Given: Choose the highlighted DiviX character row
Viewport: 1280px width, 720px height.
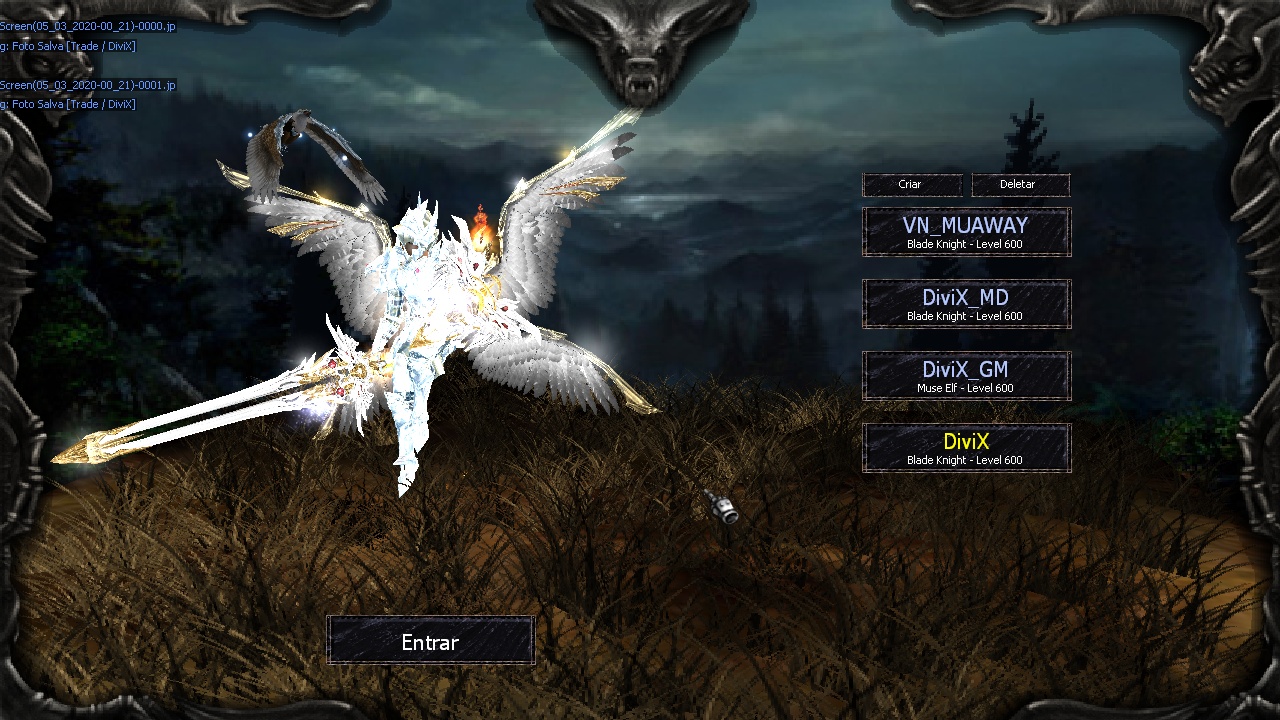Looking at the screenshot, I should [x=966, y=448].
